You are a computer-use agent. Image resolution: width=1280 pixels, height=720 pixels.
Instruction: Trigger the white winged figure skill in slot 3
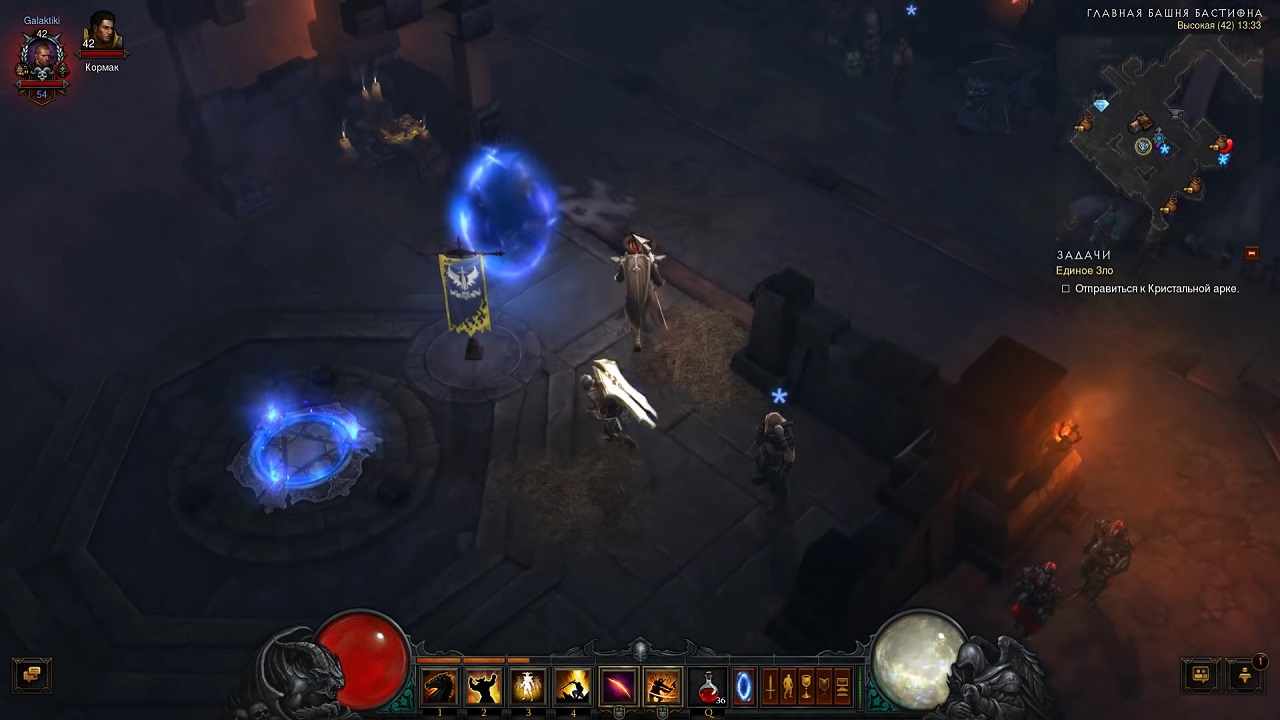[x=528, y=687]
